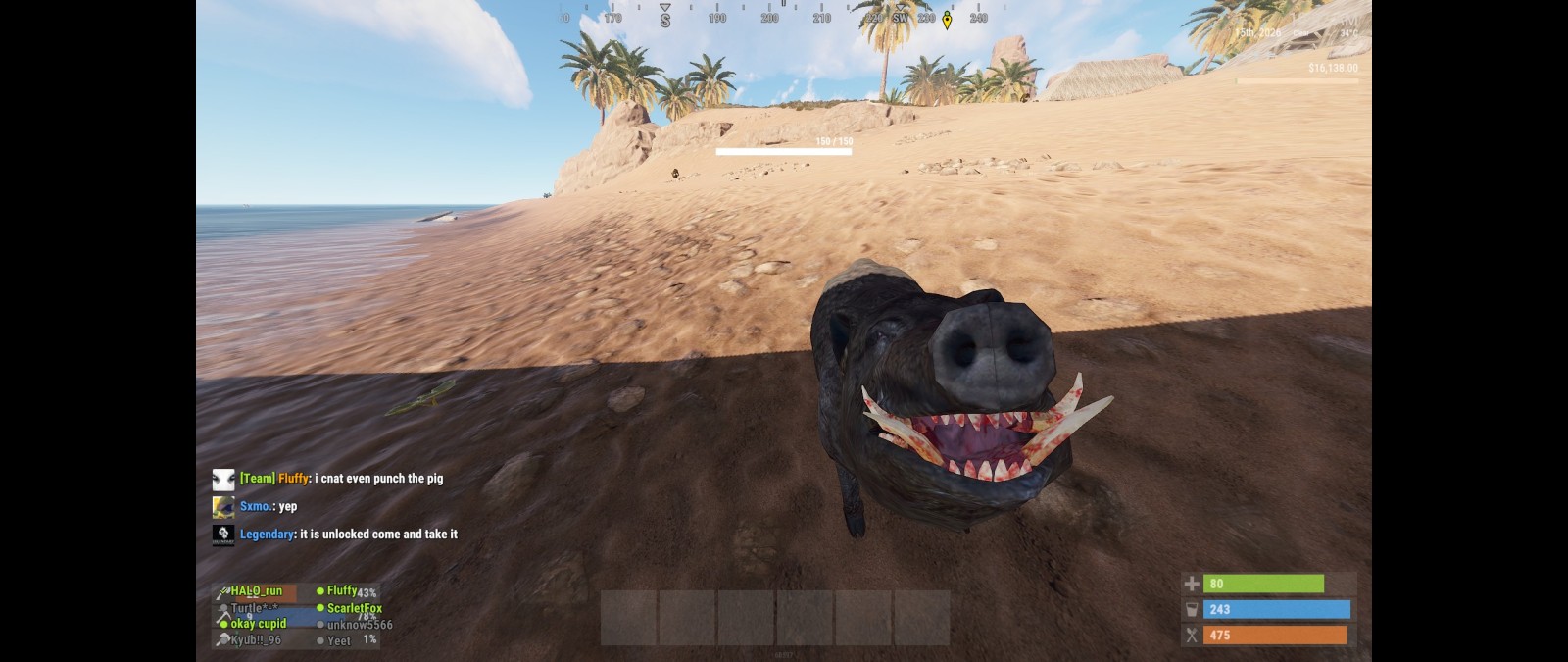
Task: Click Fluffy's chat avatar
Action: [223, 479]
